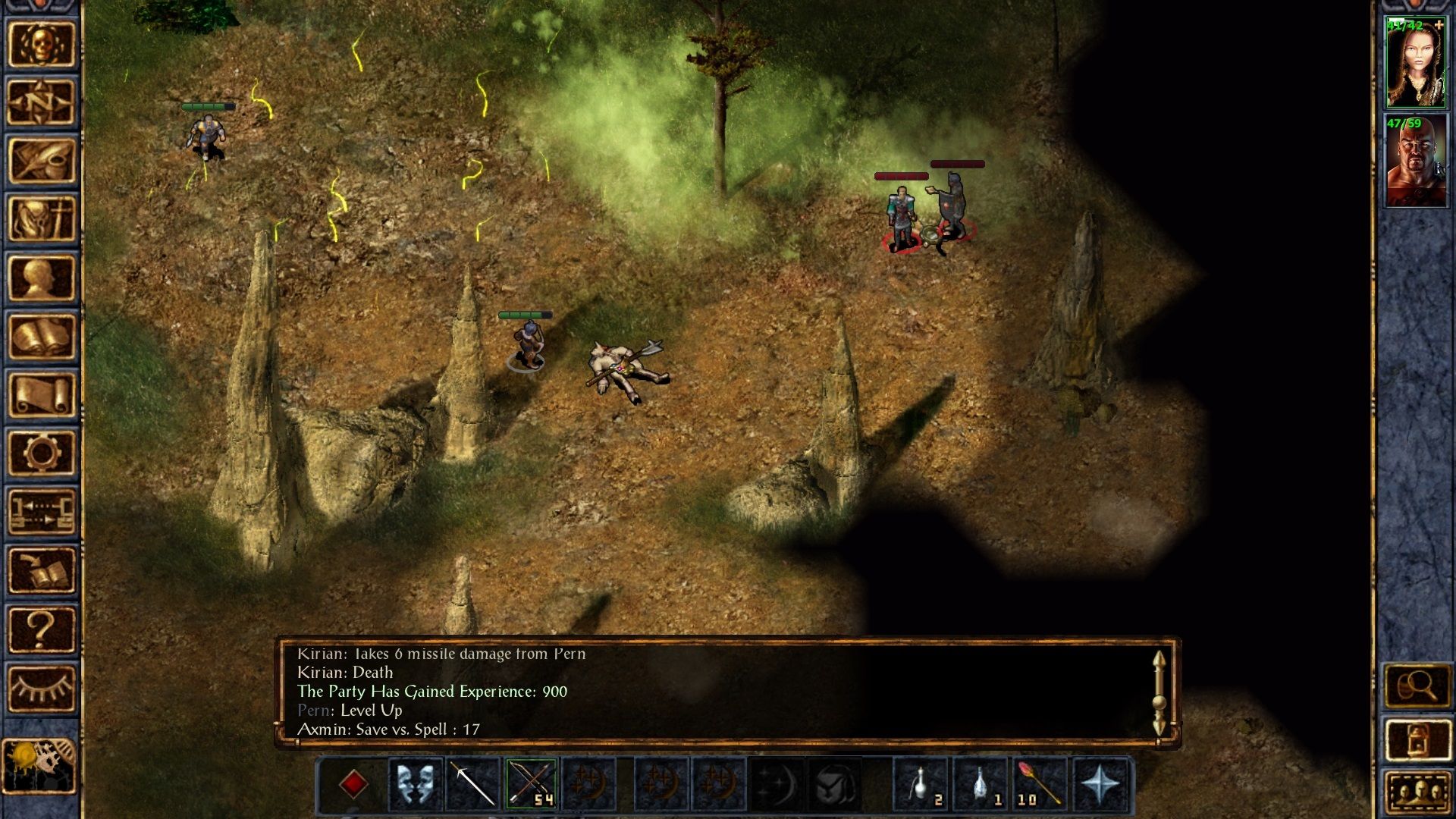Select all party members button

pyautogui.click(x=1417, y=794)
